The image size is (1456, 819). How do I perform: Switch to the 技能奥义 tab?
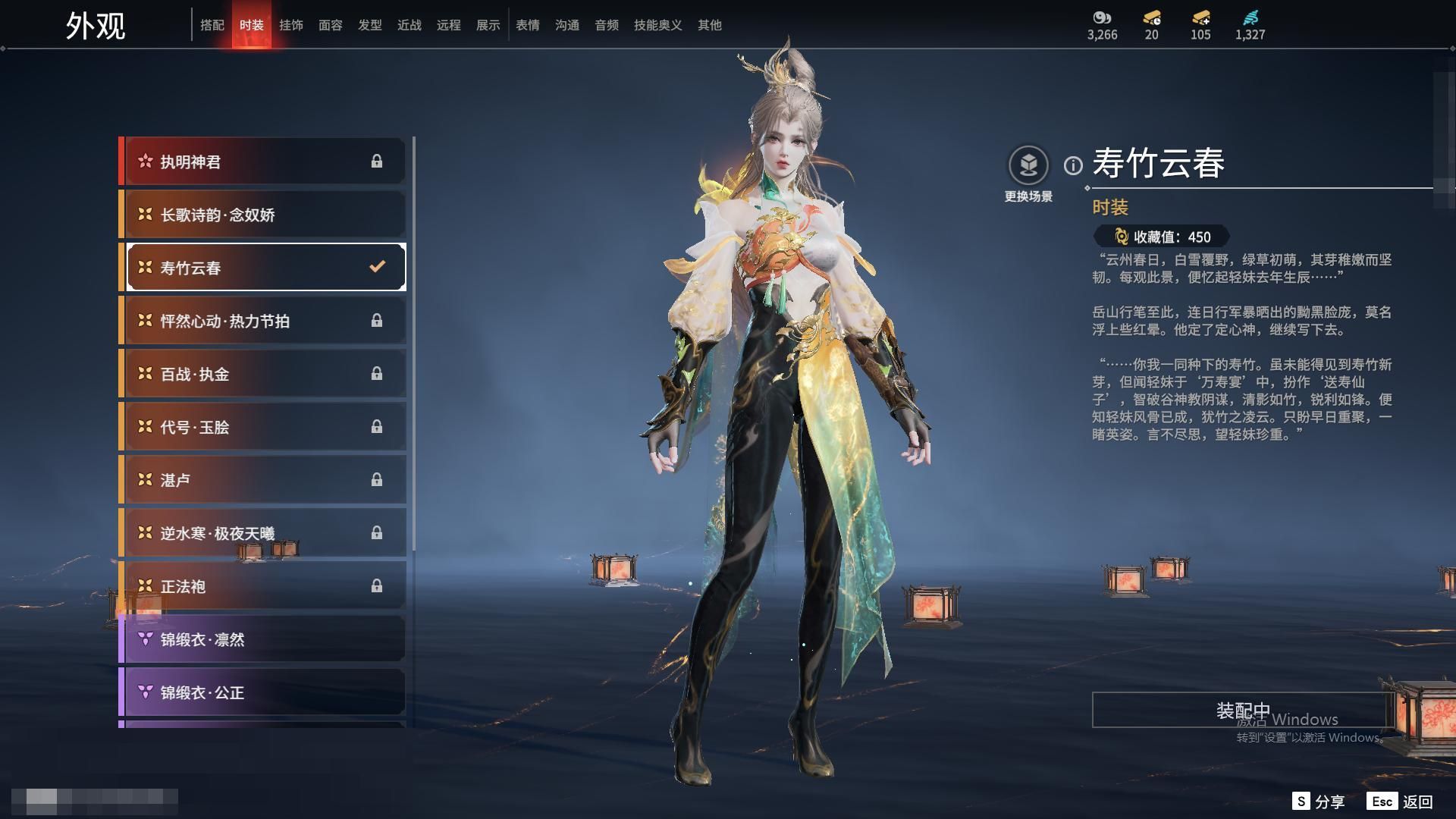658,25
